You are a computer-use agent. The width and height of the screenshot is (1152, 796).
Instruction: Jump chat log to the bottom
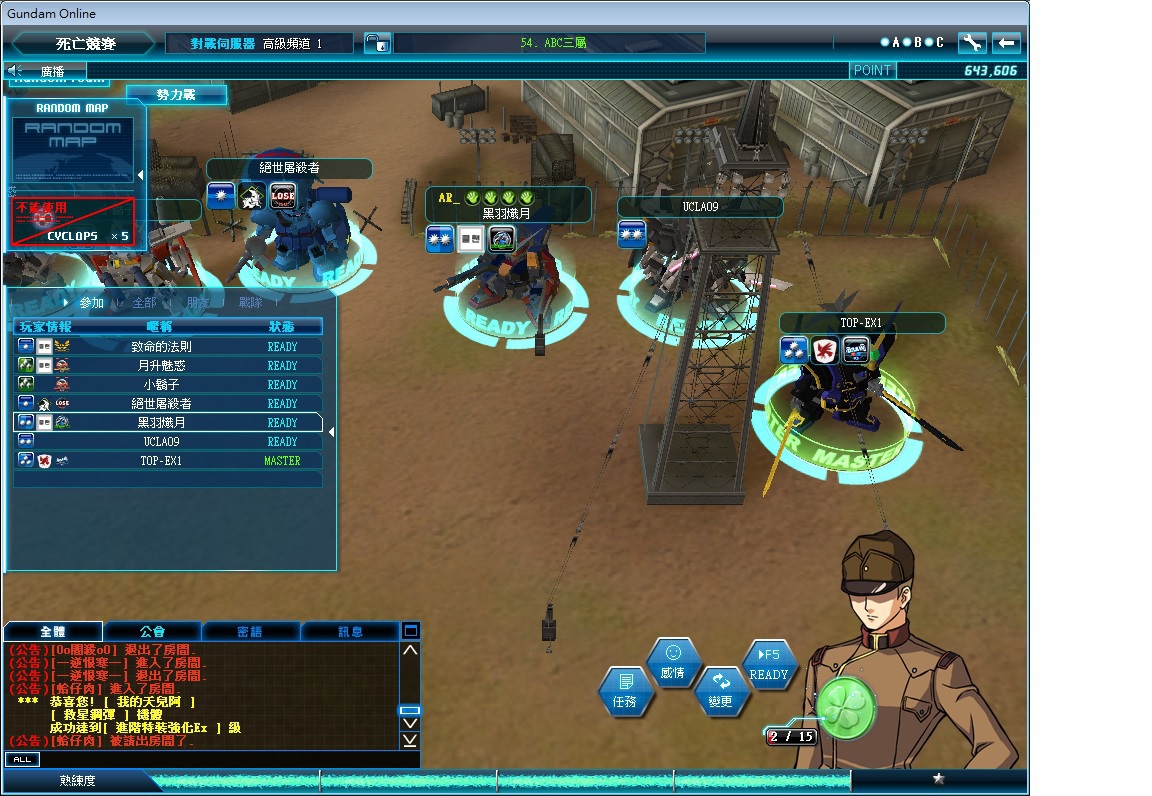410,741
